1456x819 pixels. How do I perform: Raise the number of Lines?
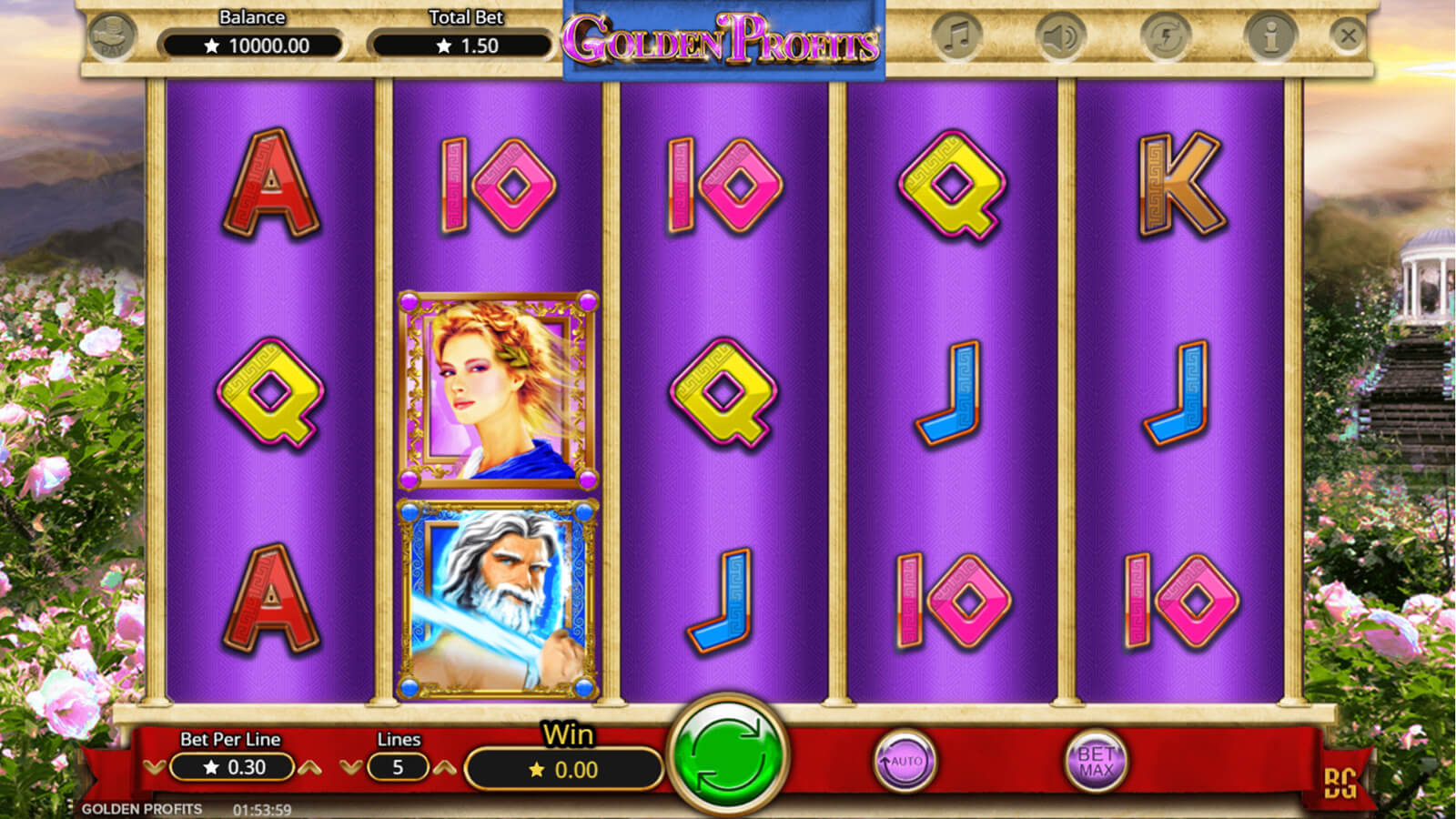coord(444,768)
